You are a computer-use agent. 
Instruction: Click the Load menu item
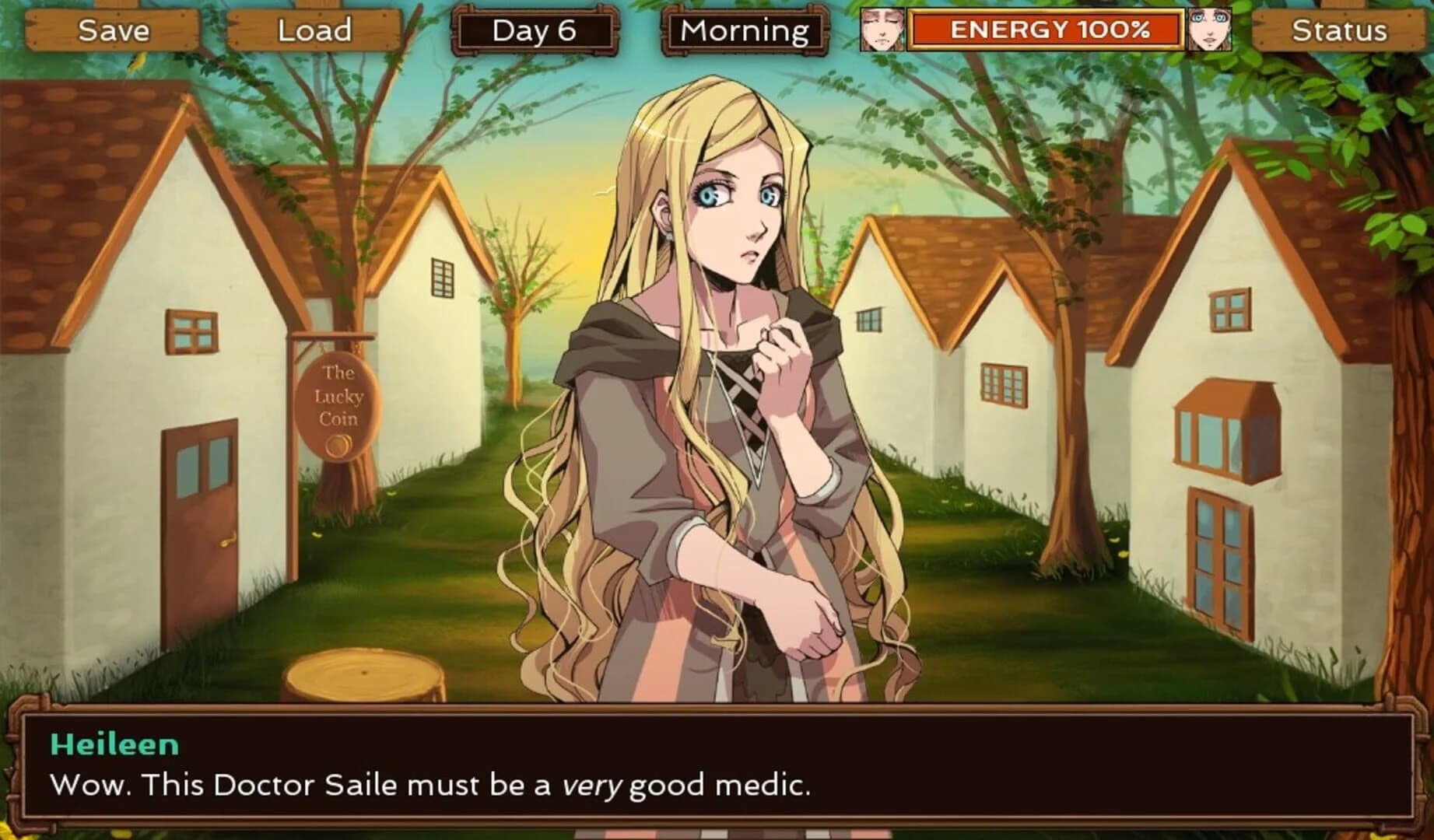(314, 31)
